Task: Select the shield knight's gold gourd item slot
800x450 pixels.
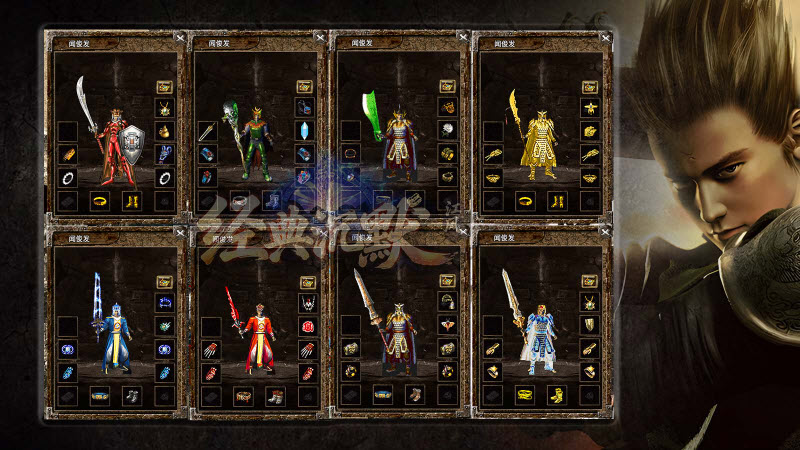Action: [164, 130]
